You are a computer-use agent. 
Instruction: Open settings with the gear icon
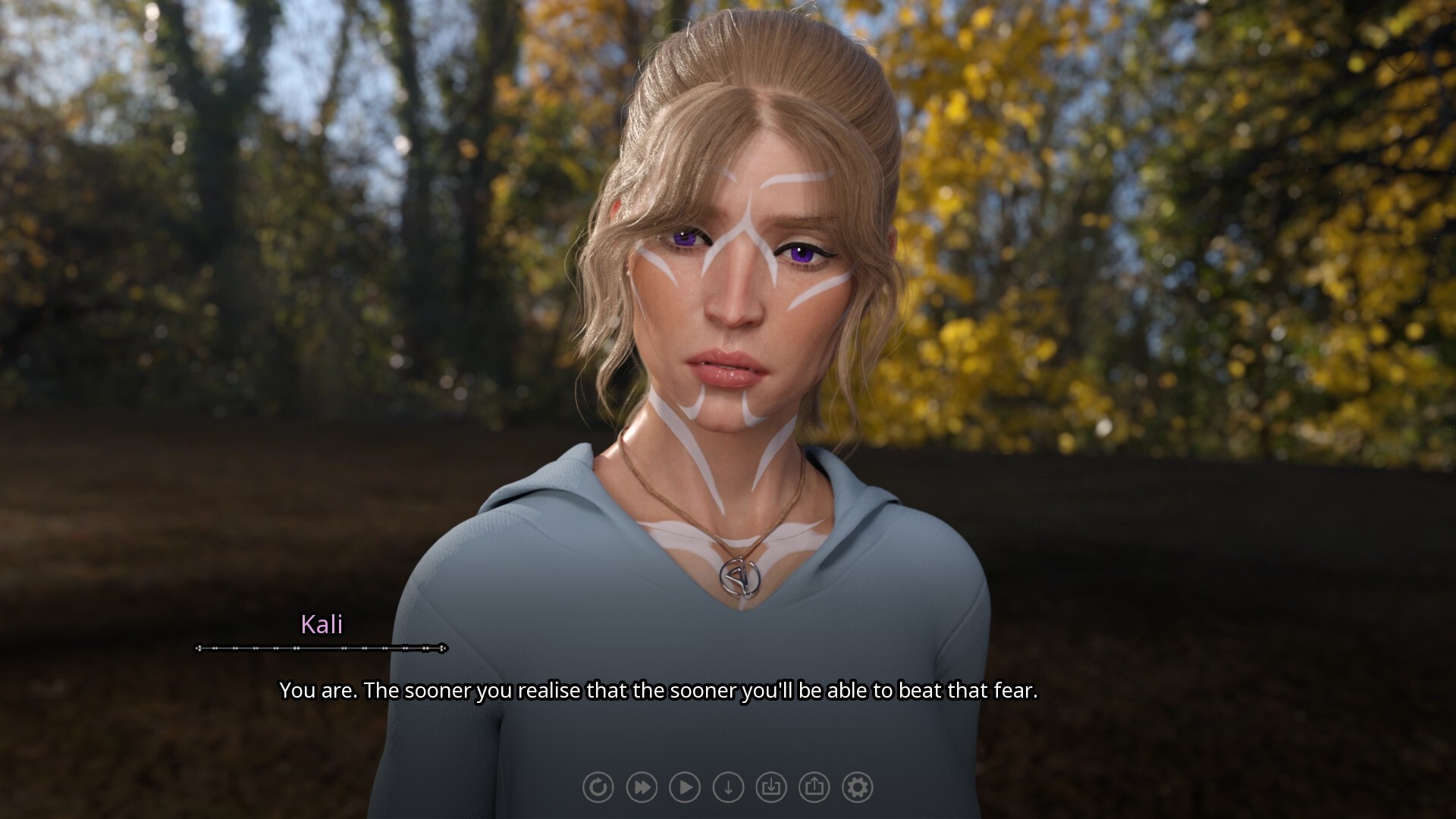(858, 787)
